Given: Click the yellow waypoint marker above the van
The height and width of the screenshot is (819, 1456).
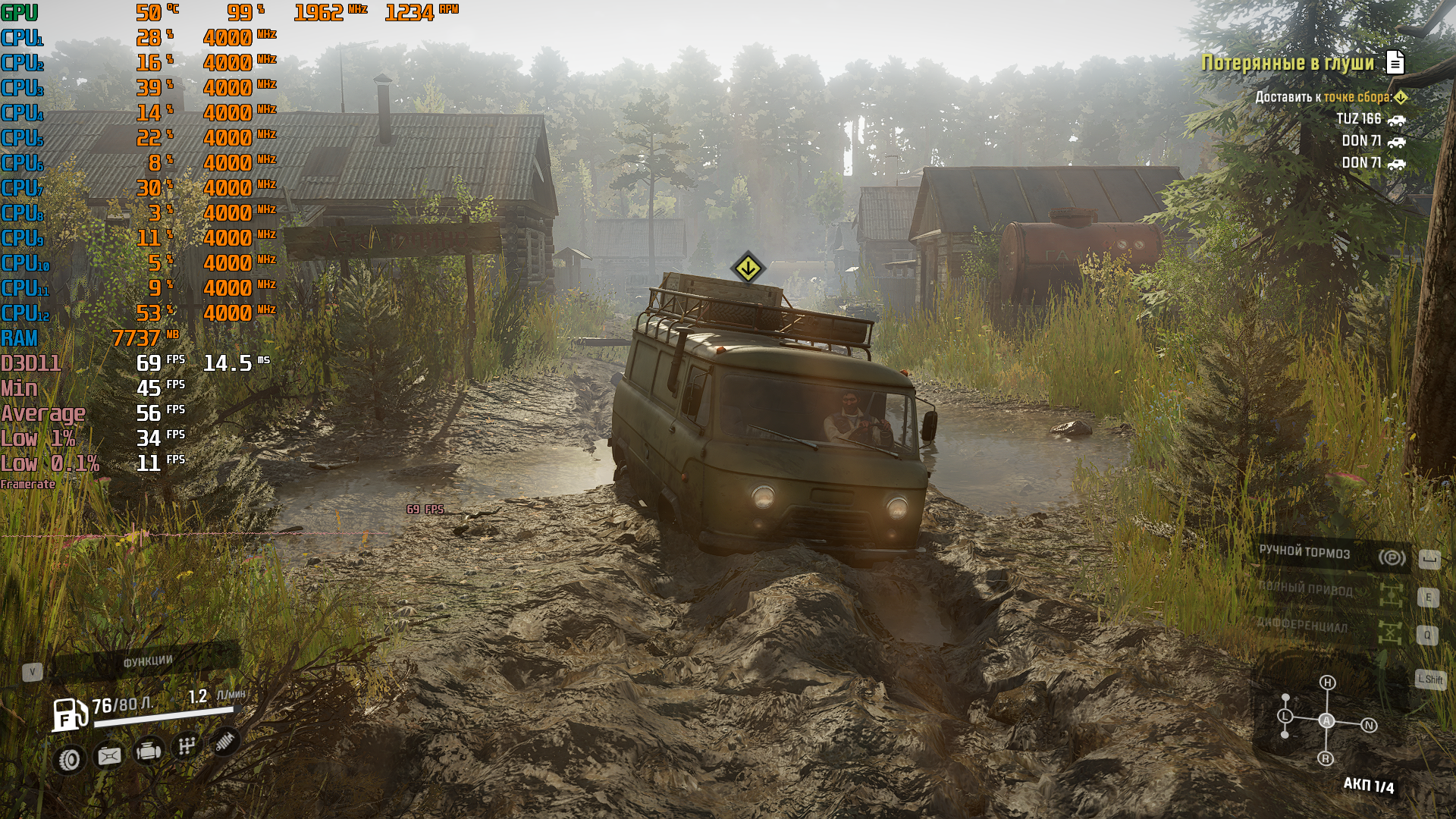Looking at the screenshot, I should [x=748, y=268].
